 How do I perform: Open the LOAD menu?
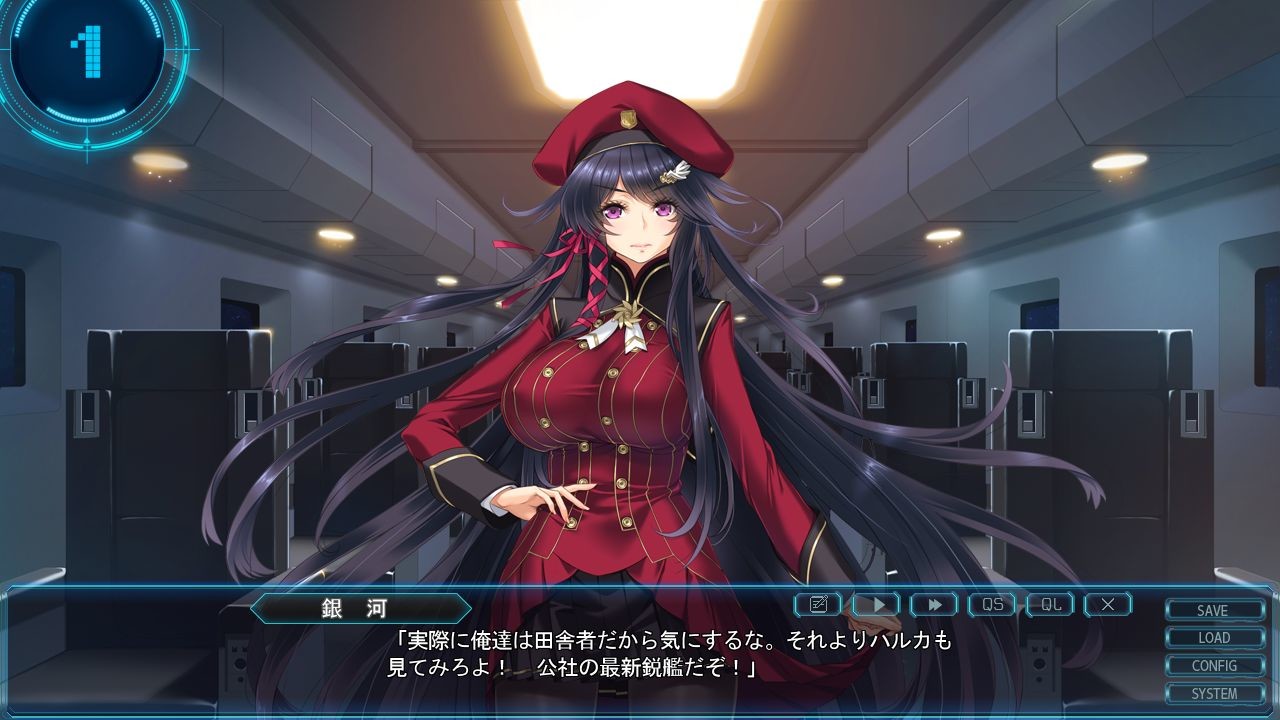point(1213,638)
